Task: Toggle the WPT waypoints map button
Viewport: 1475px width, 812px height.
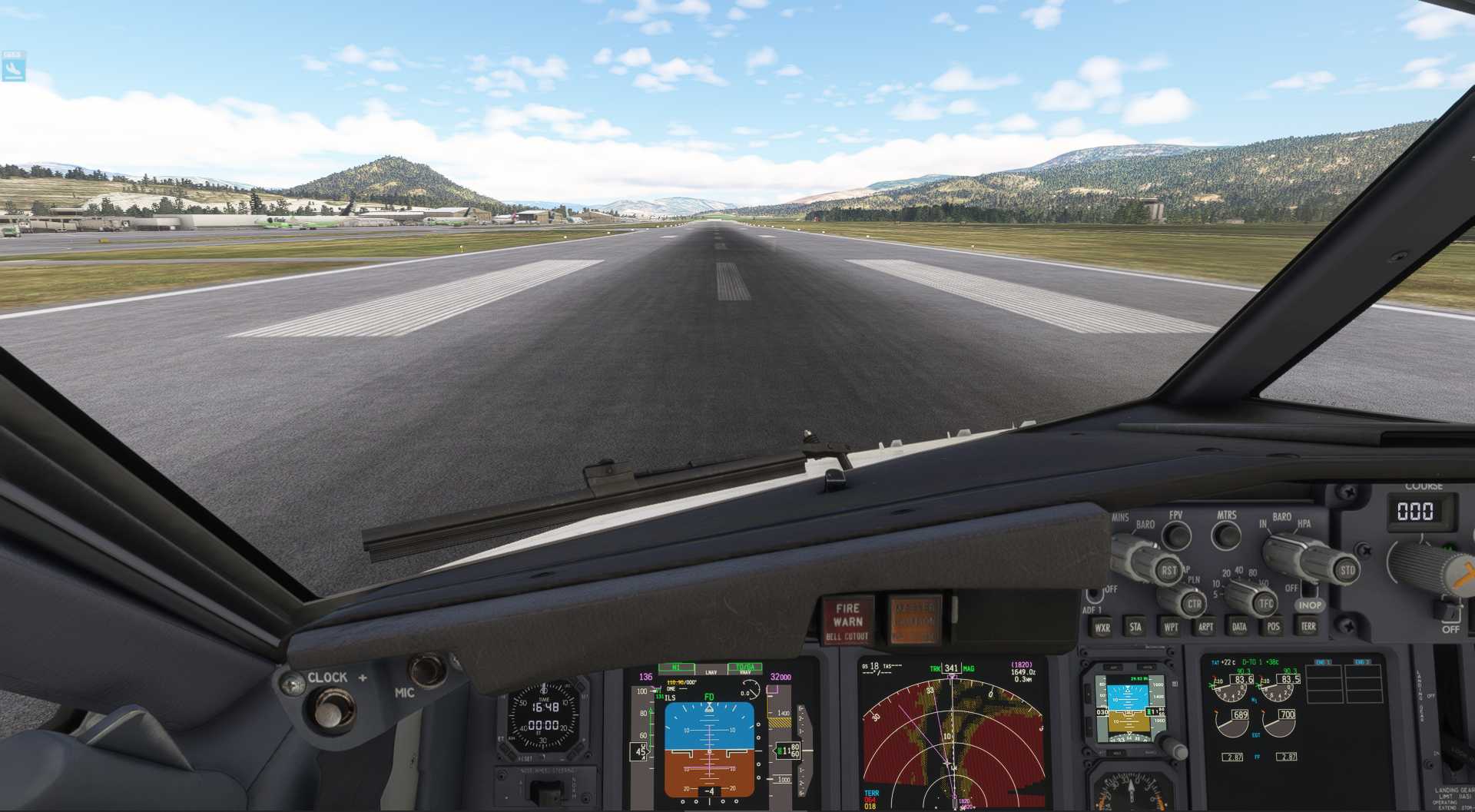Action: 1171,627
